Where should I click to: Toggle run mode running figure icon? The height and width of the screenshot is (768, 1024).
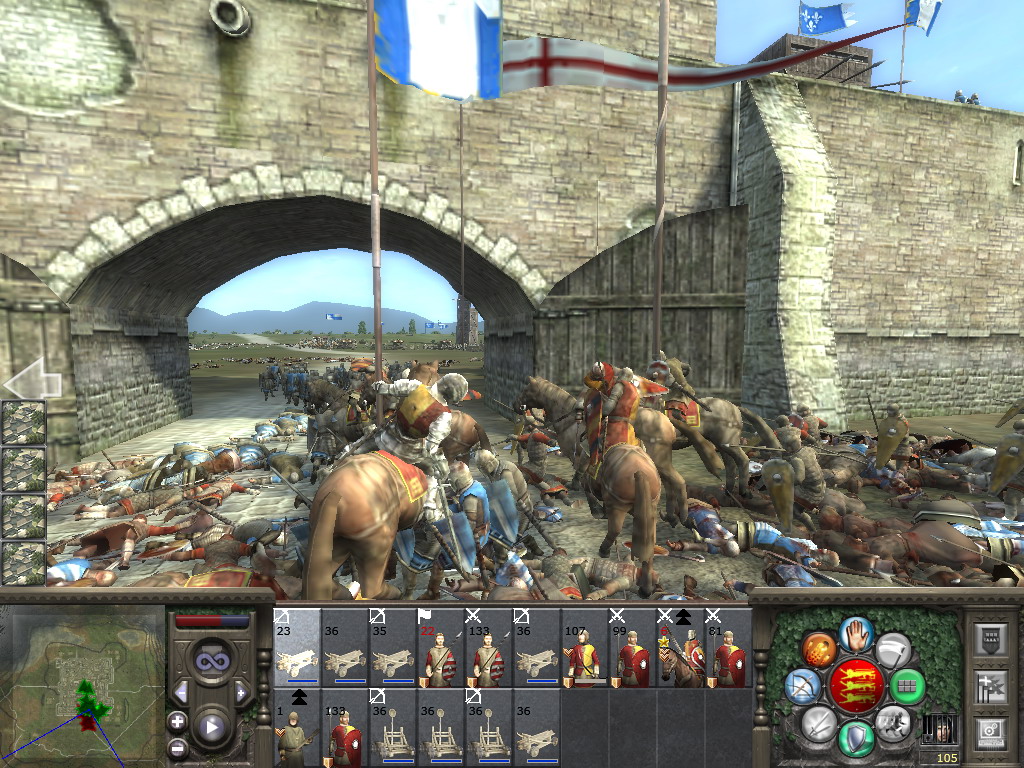pos(891,721)
